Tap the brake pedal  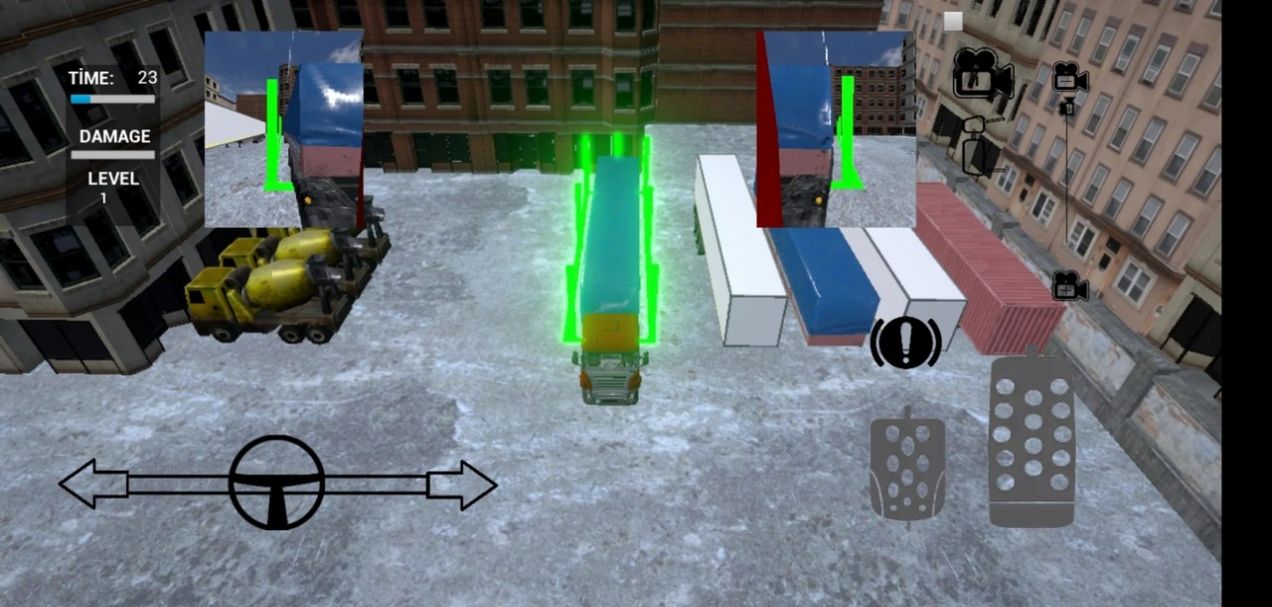(x=907, y=467)
